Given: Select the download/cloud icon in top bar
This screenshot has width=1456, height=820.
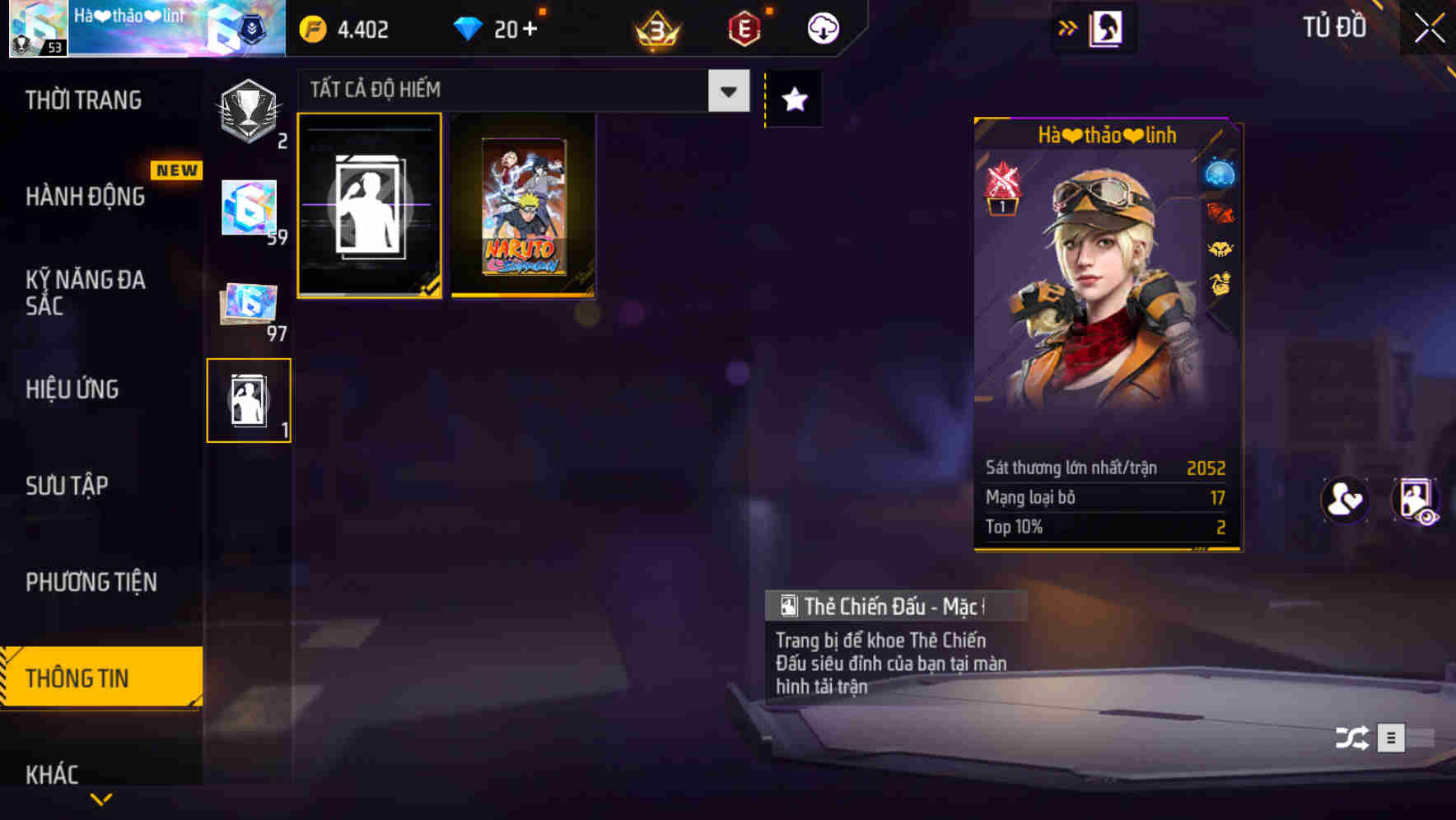Looking at the screenshot, I should click(x=821, y=27).
